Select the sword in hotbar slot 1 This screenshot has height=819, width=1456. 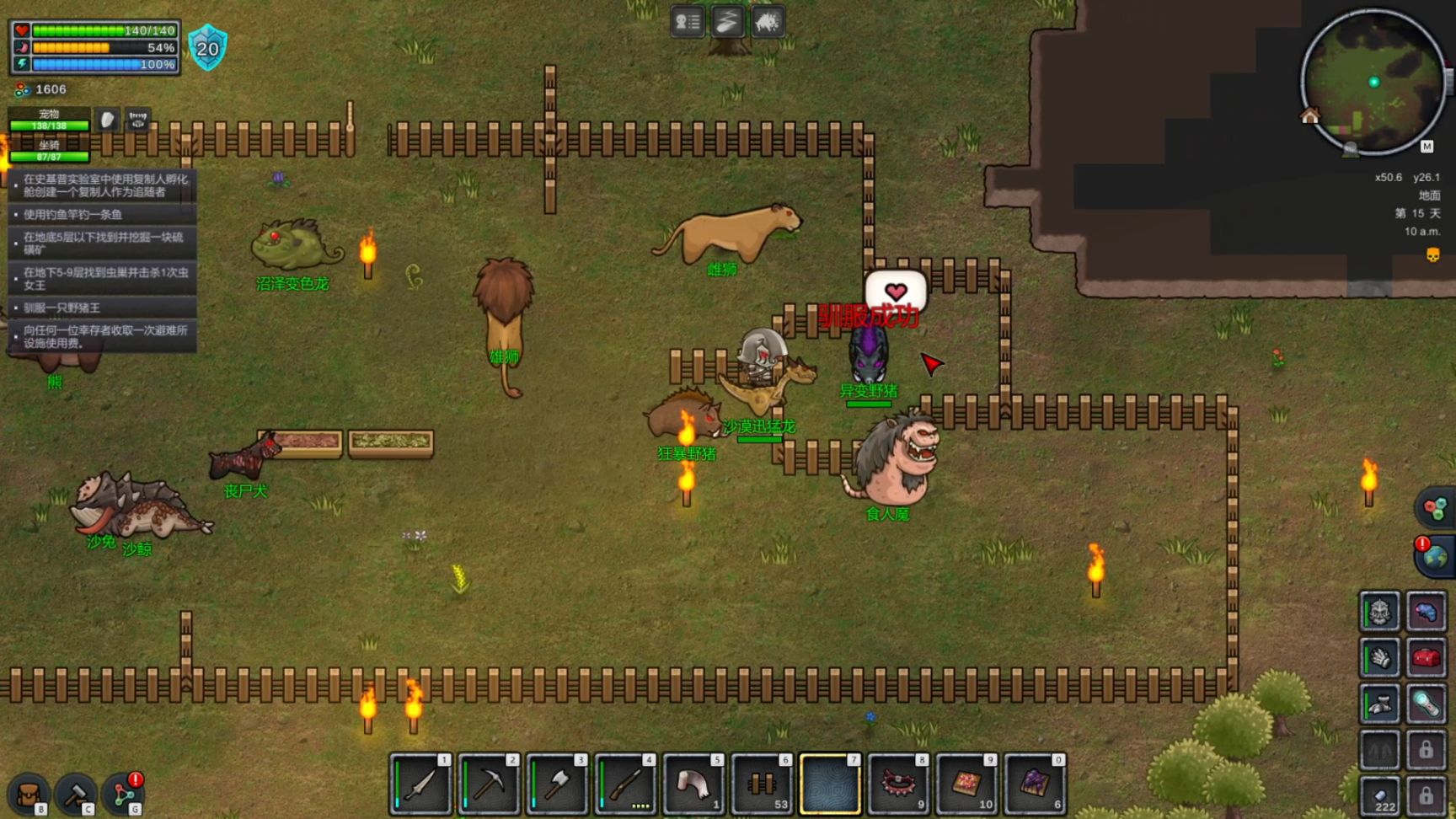pyautogui.click(x=420, y=785)
